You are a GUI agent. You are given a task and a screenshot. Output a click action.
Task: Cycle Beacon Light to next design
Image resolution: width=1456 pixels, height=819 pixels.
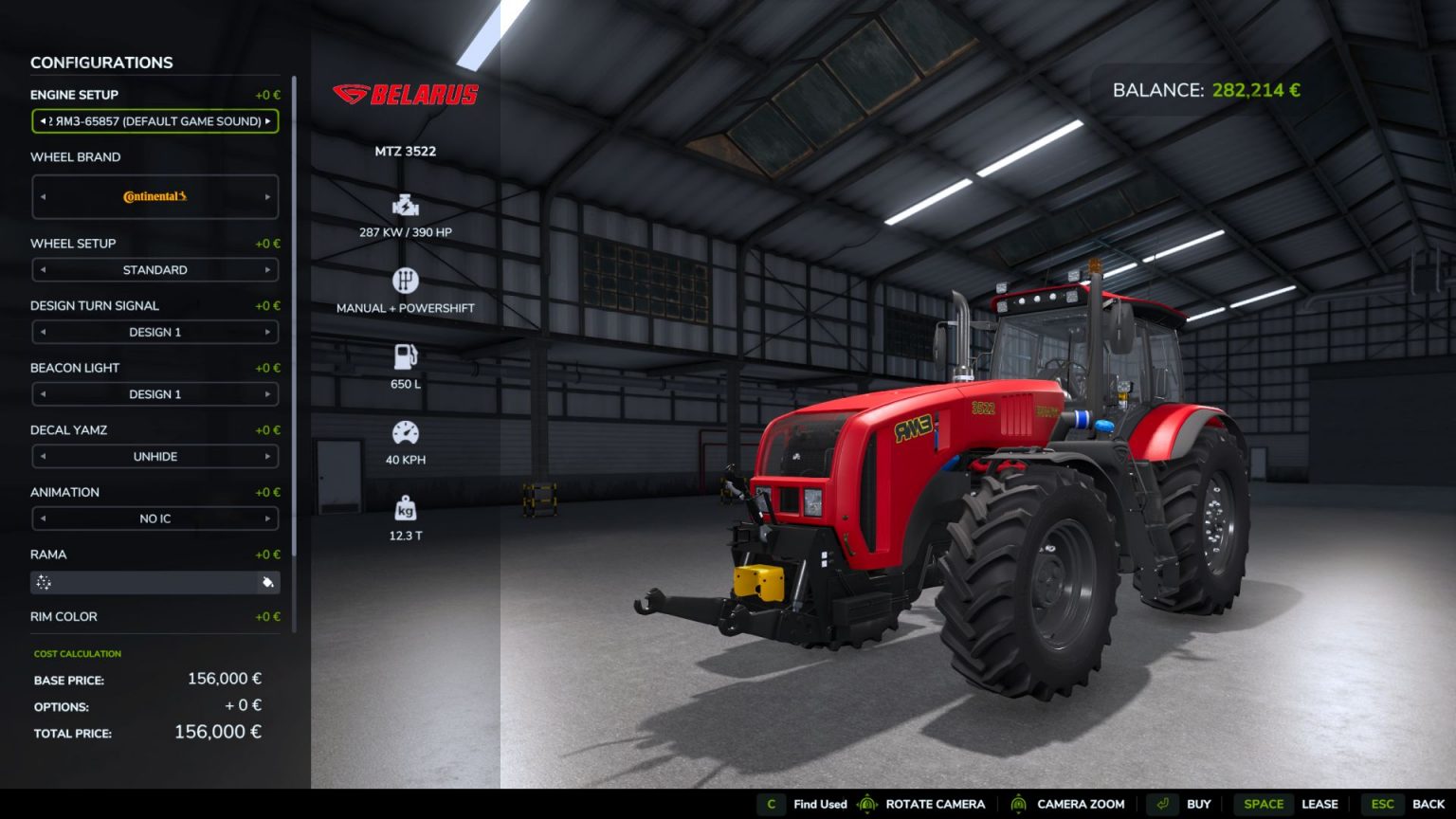tap(268, 393)
